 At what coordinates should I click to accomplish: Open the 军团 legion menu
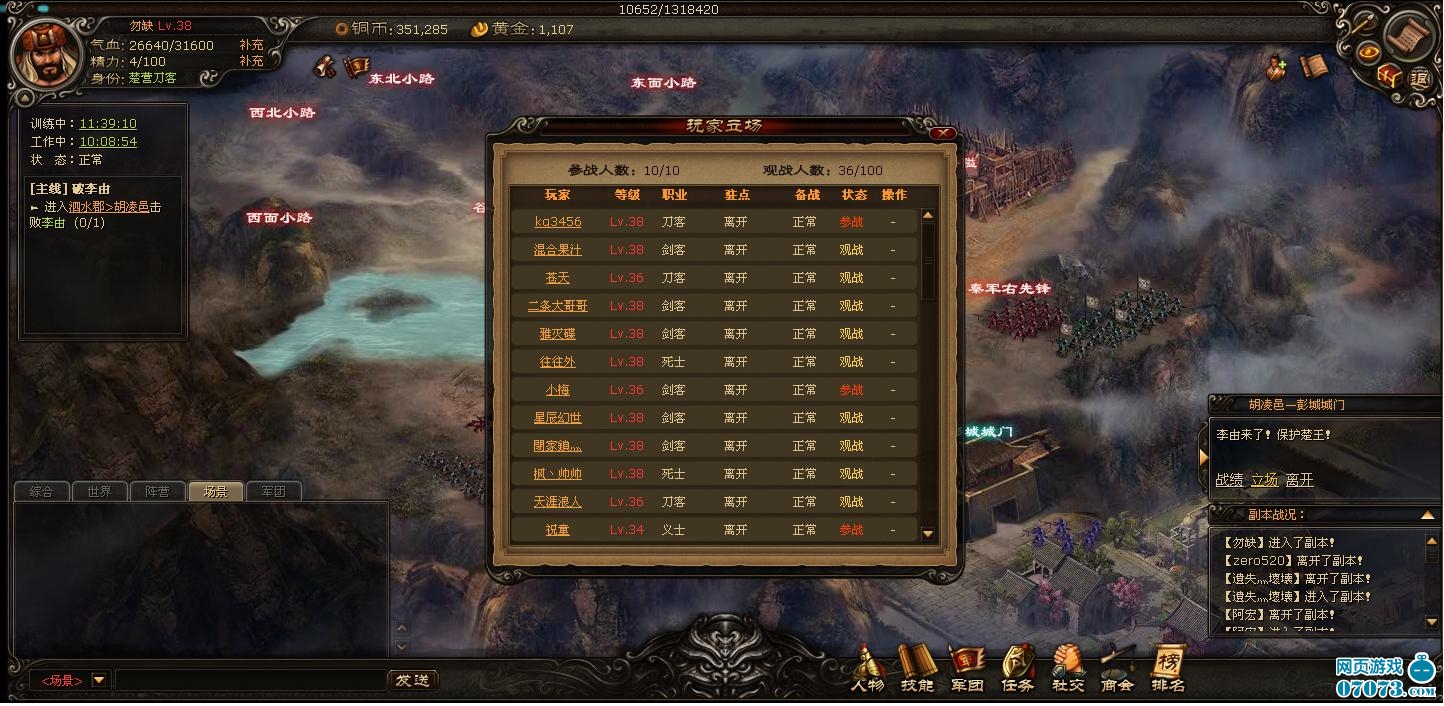(966, 670)
